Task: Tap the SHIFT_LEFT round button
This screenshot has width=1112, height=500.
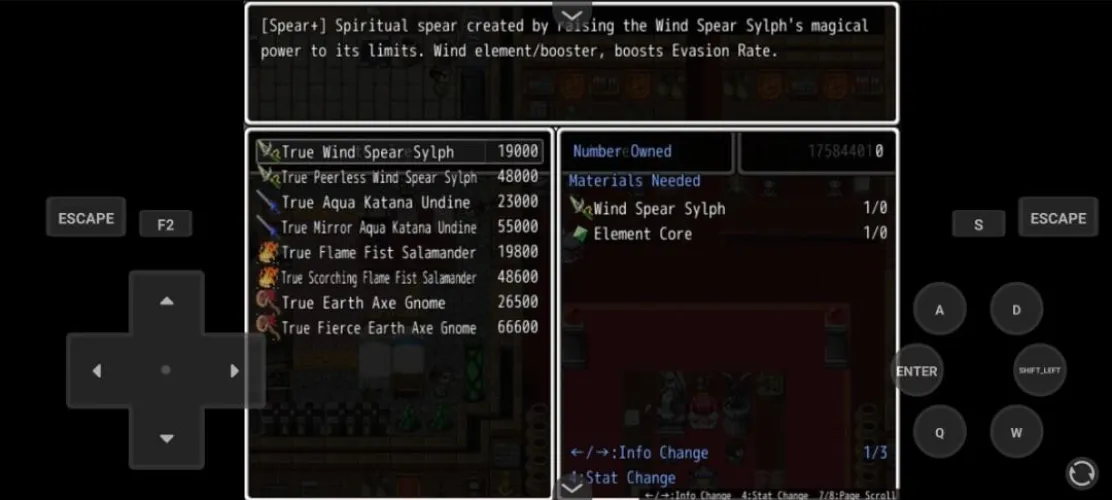Action: click(1039, 370)
